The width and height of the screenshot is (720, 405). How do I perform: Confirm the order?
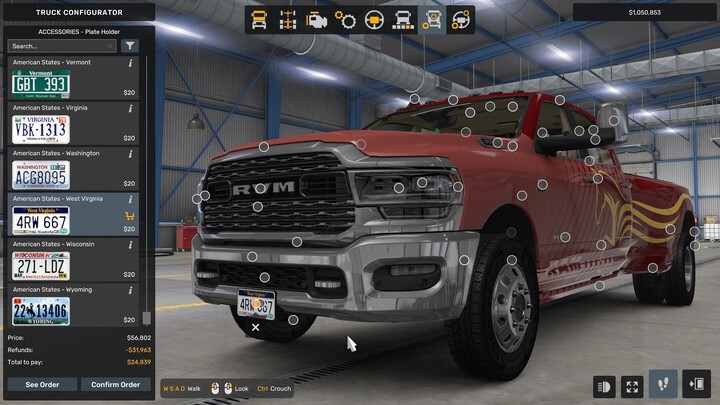(115, 384)
